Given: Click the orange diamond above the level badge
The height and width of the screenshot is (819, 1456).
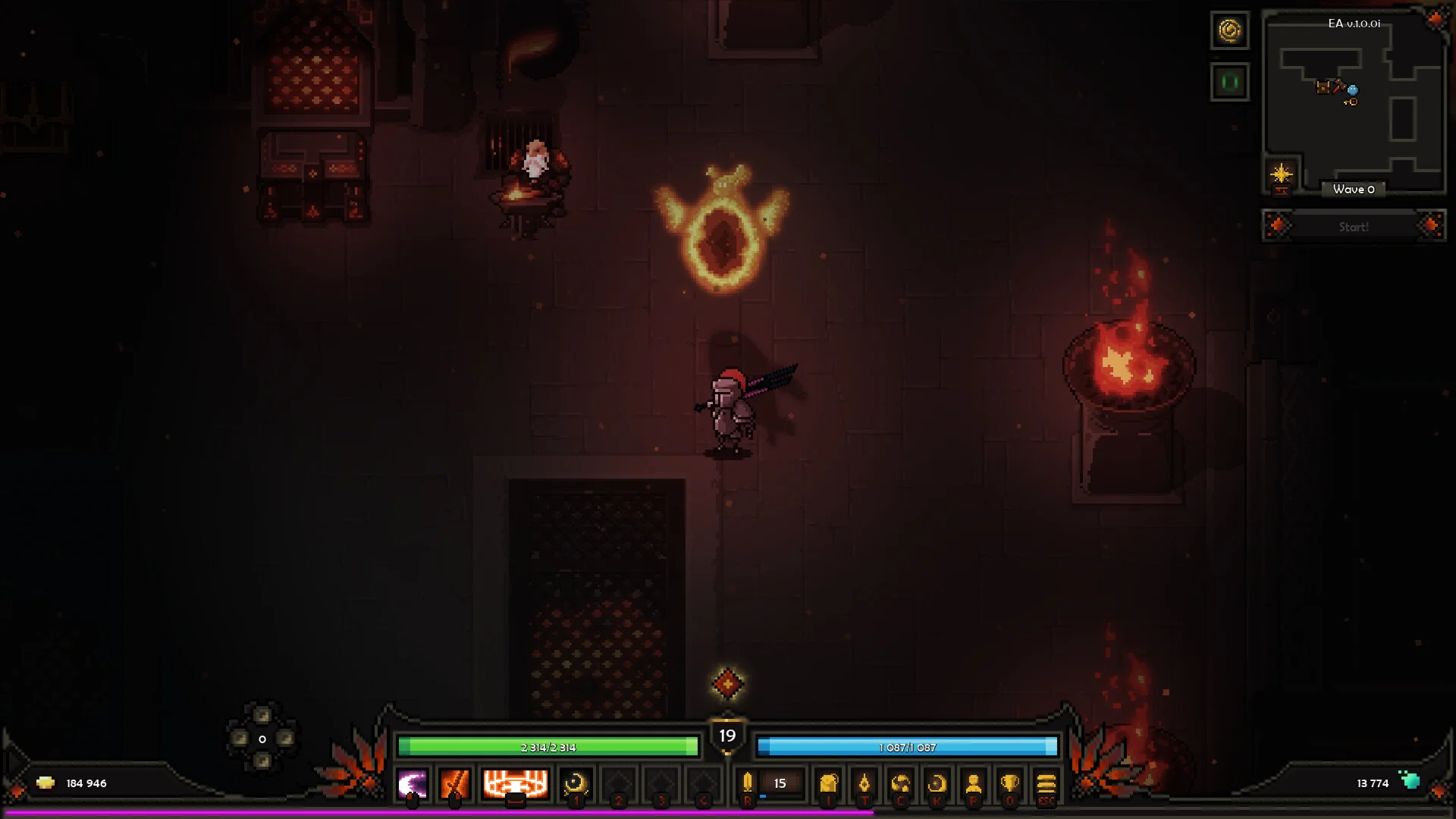Looking at the screenshot, I should (727, 684).
